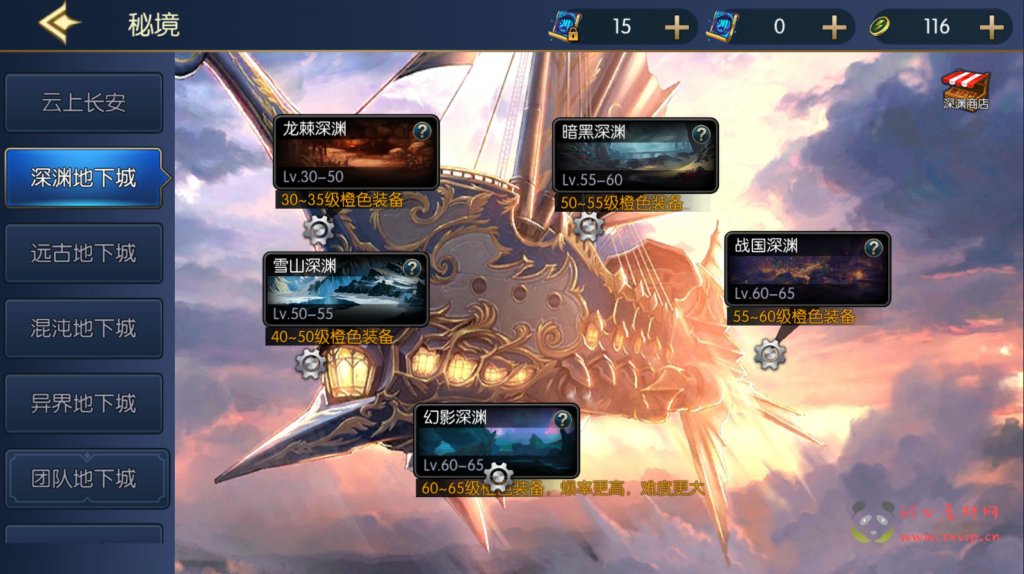Click the gear icon below 战国深渊
This screenshot has height=574, width=1024.
(x=769, y=353)
